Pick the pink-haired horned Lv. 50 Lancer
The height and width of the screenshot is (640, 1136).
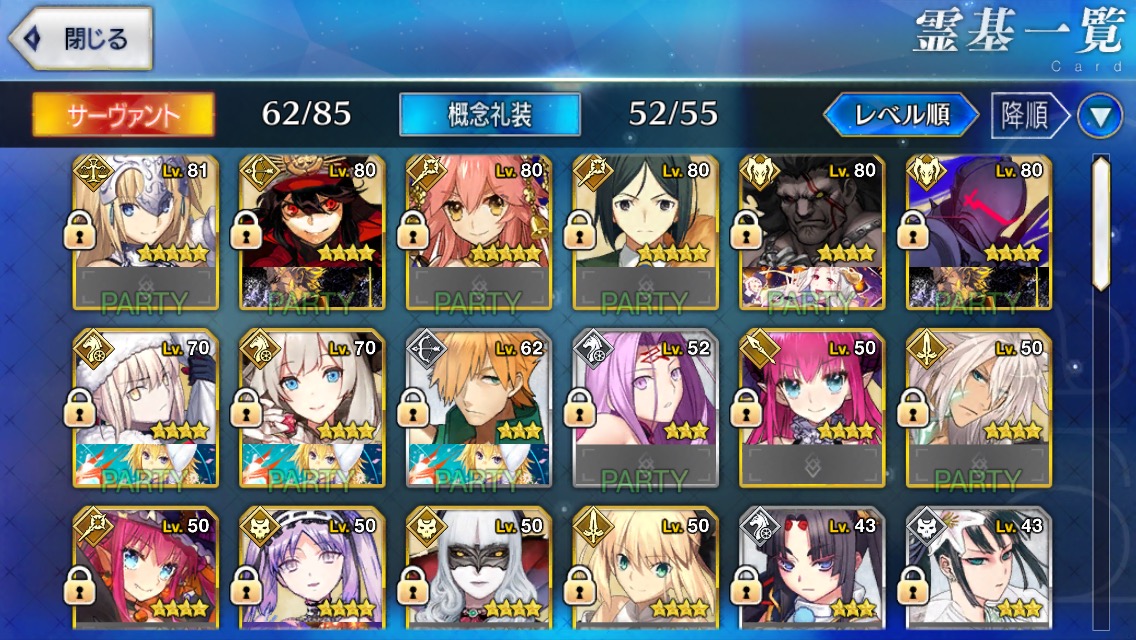pyautogui.click(x=812, y=408)
